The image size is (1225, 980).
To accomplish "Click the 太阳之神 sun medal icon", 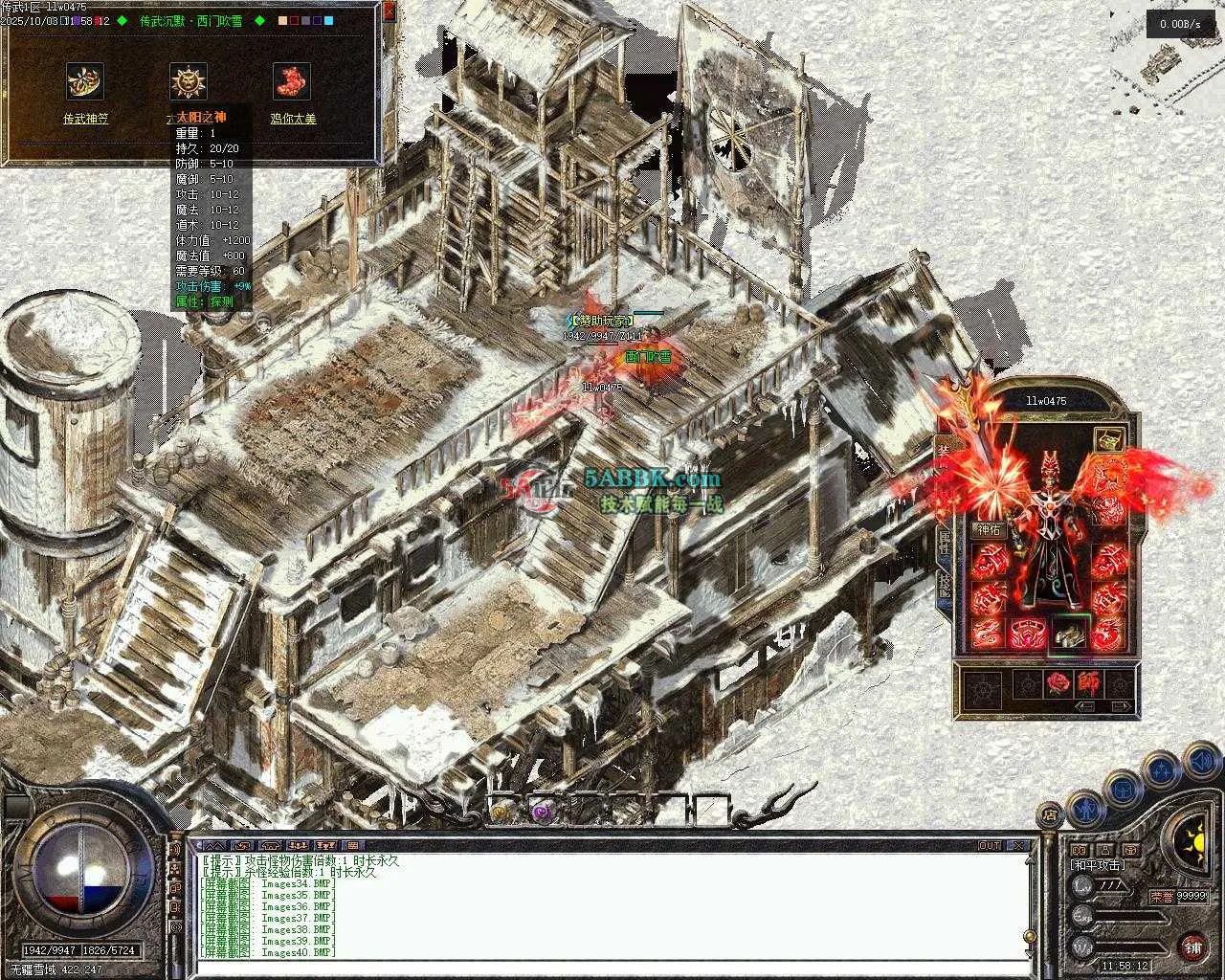I will coord(189,82).
